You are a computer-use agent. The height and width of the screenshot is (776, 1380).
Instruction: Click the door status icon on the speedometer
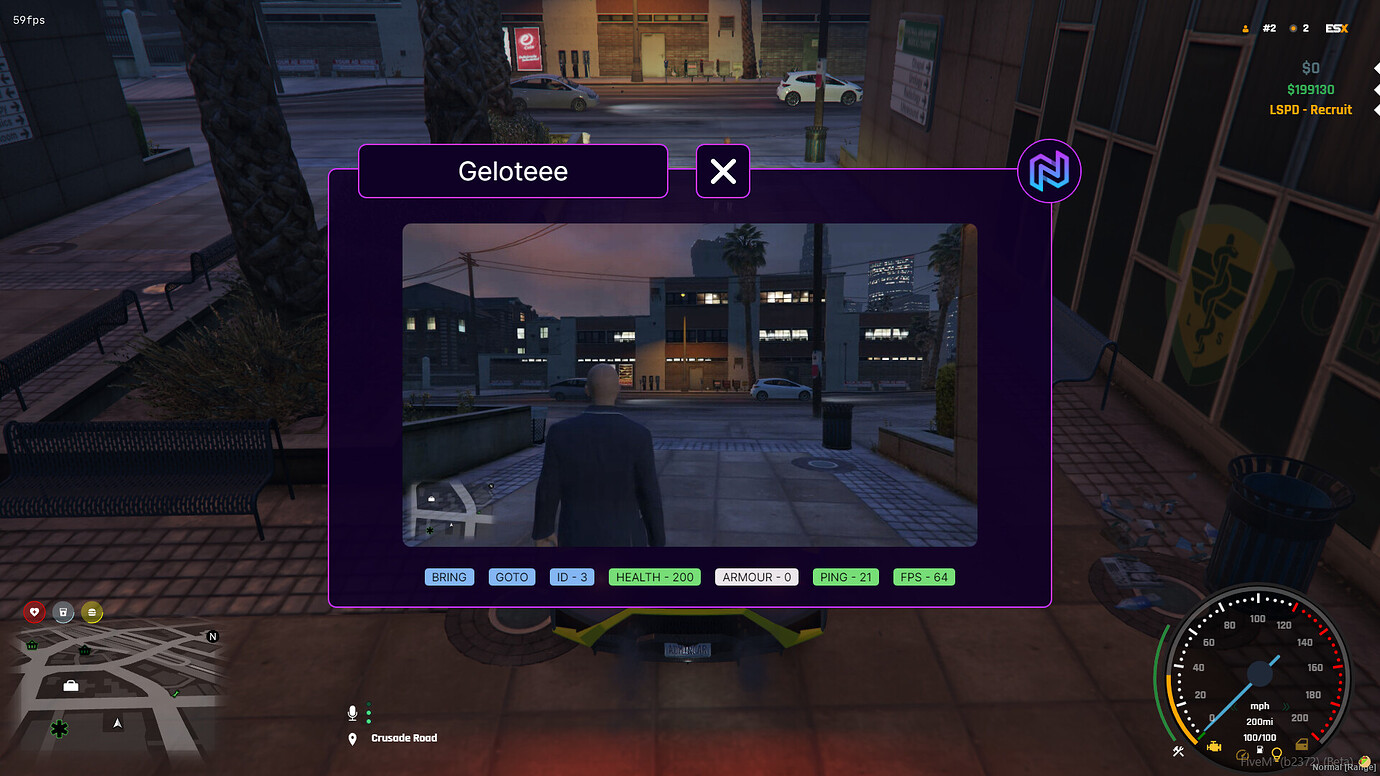click(1302, 744)
